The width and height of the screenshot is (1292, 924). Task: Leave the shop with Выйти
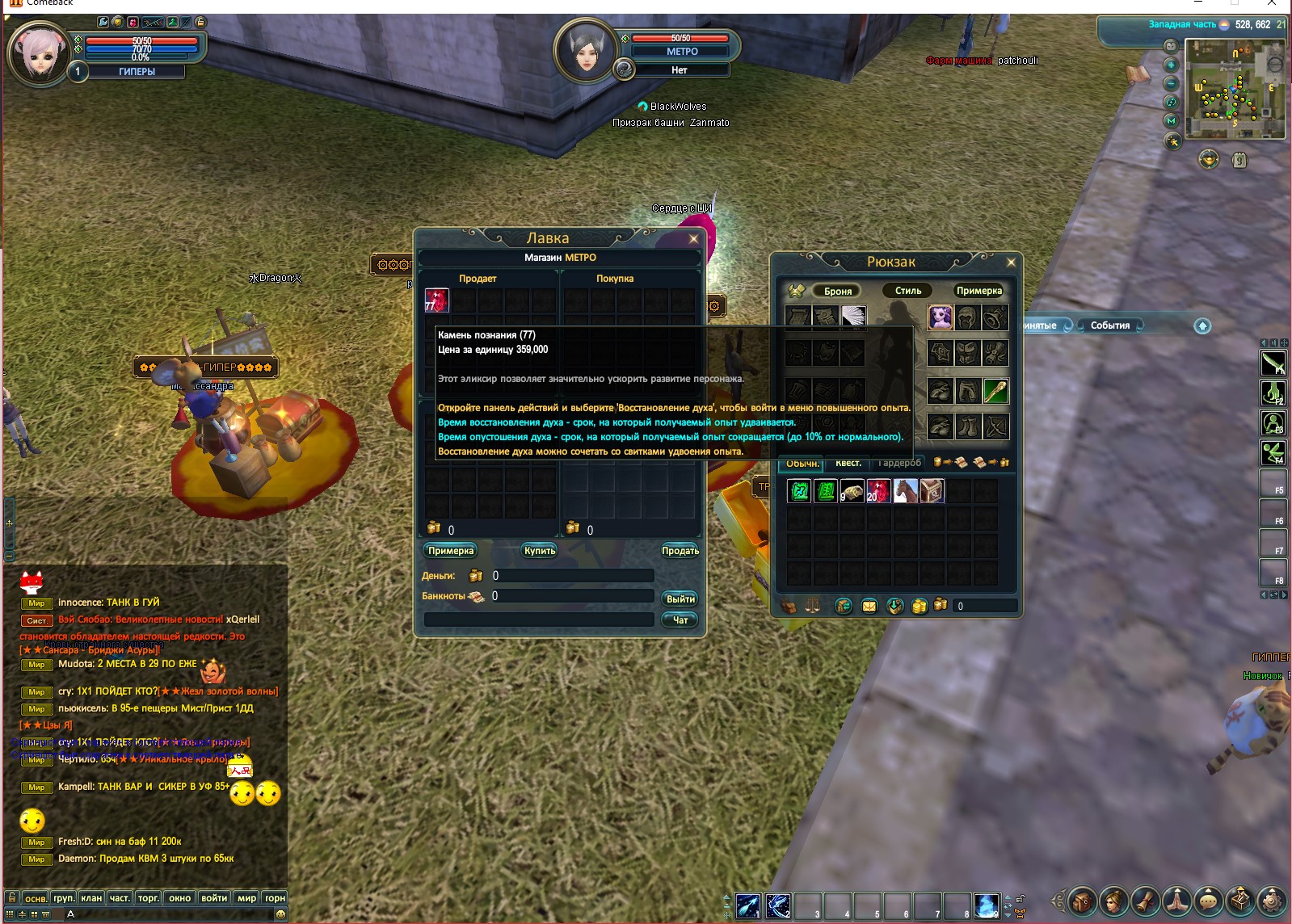tap(680, 599)
